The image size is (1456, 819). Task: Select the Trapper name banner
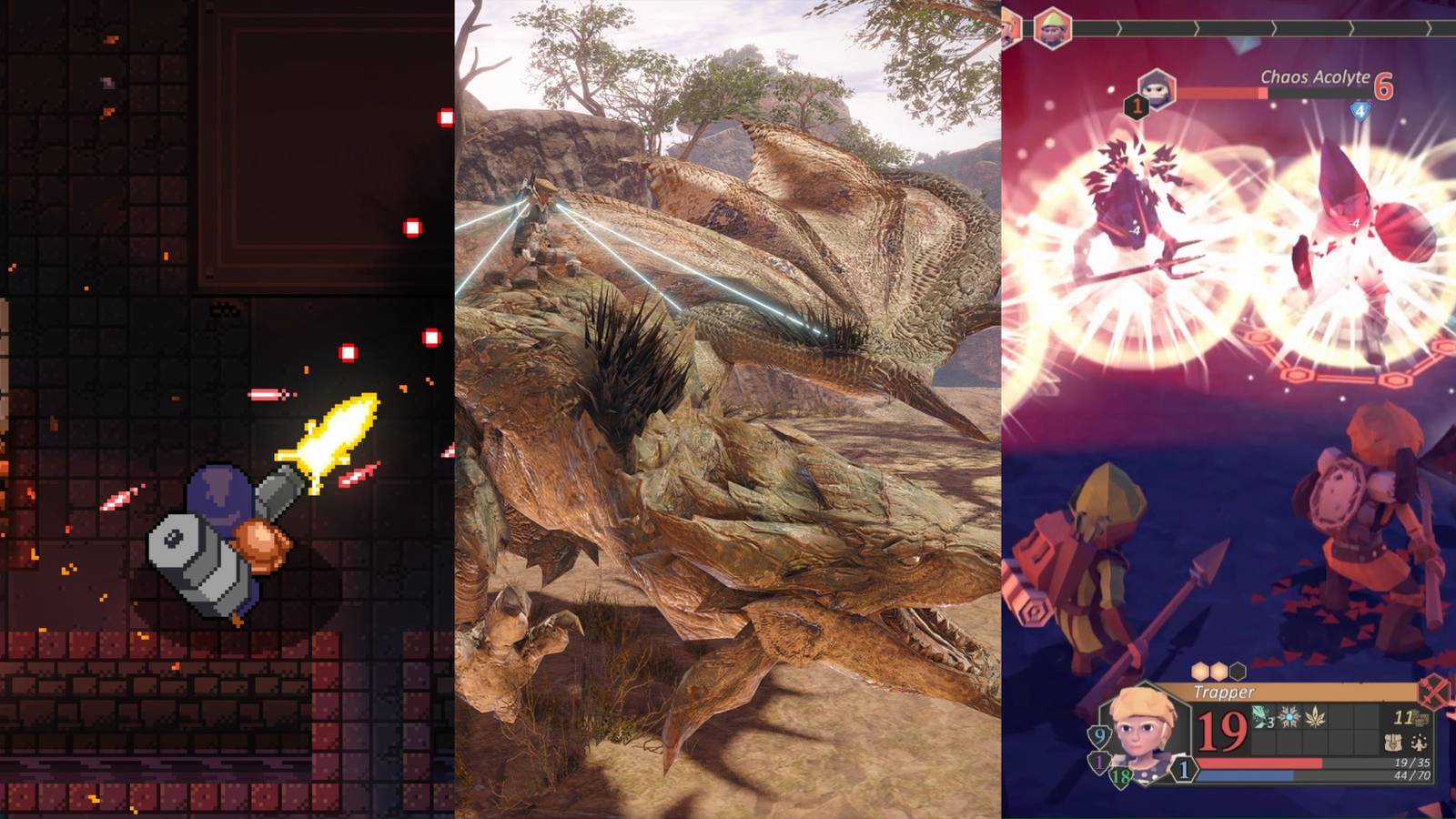pos(1224,692)
